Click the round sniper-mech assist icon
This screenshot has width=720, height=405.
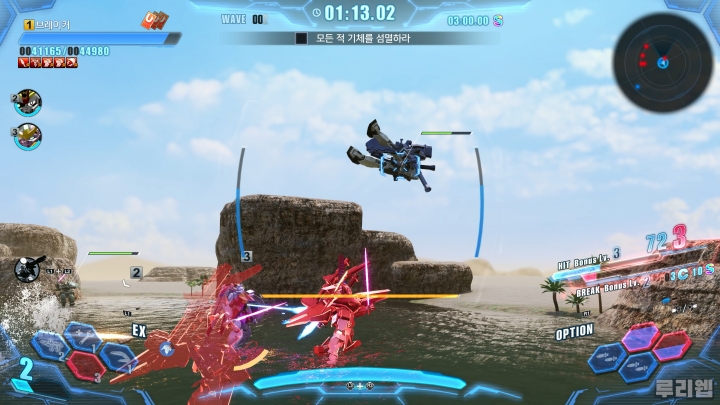pos(30,268)
